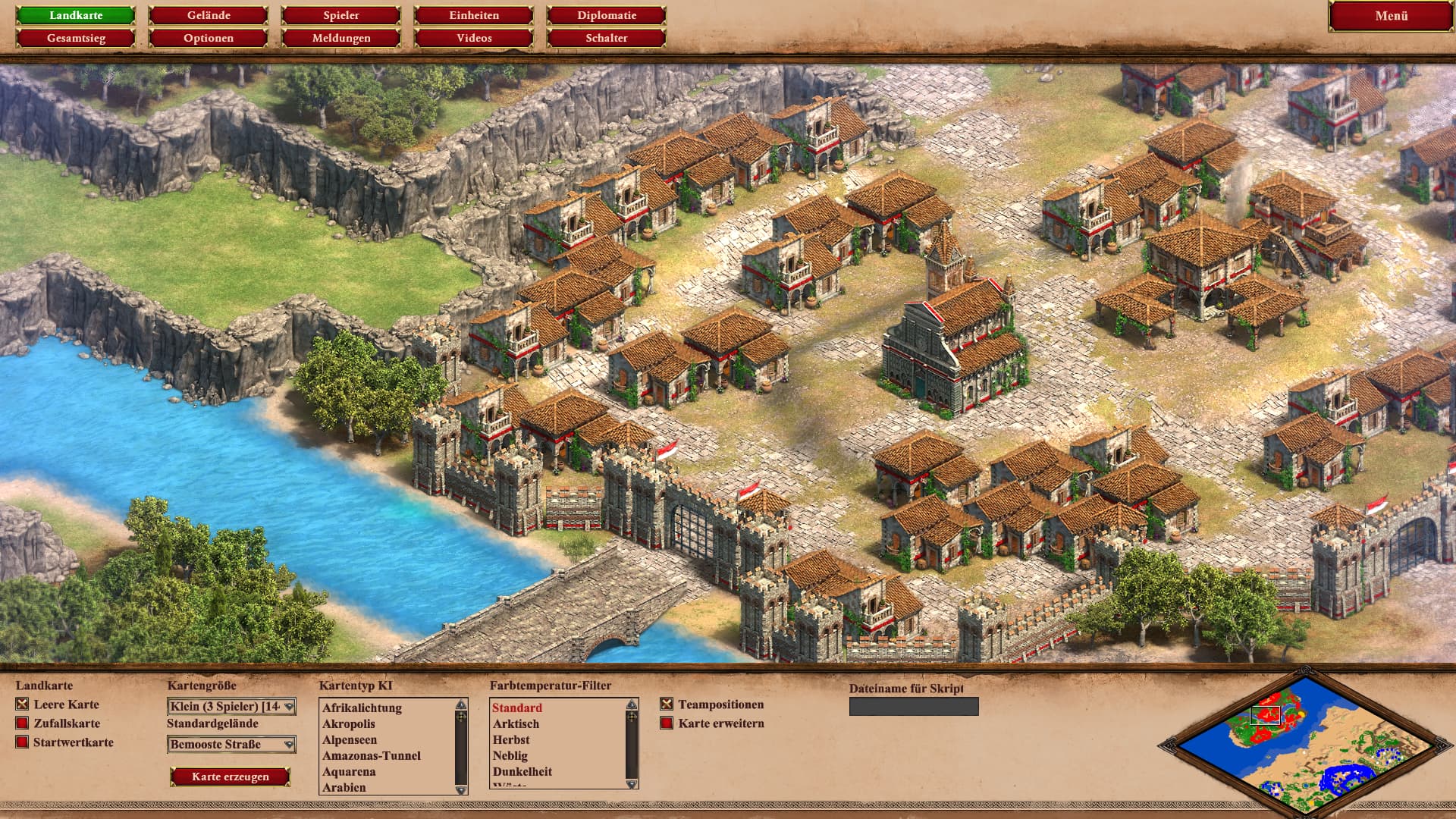Select the Einheiten tab
1456x819 pixels.
click(x=474, y=15)
